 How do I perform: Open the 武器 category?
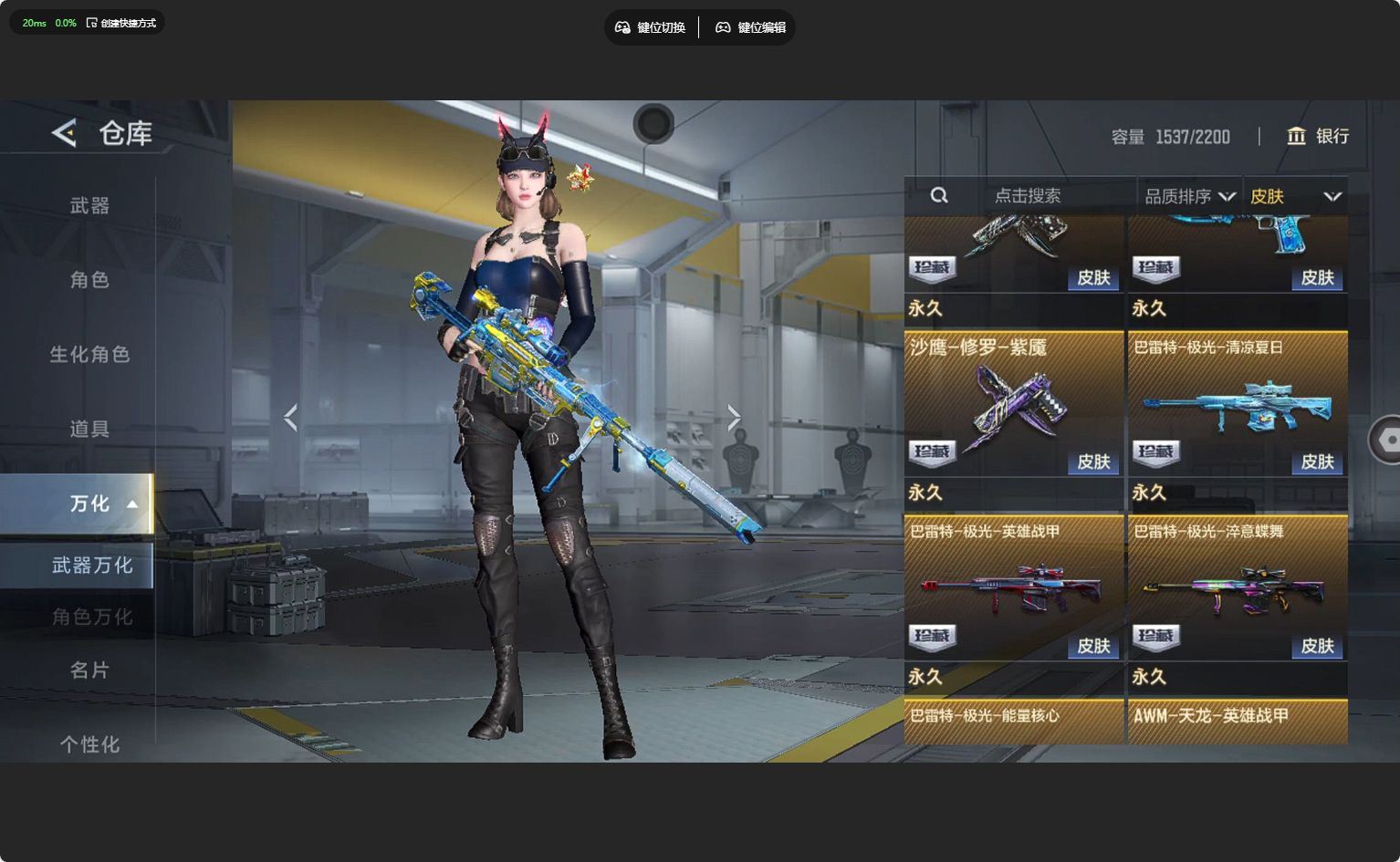(x=89, y=206)
